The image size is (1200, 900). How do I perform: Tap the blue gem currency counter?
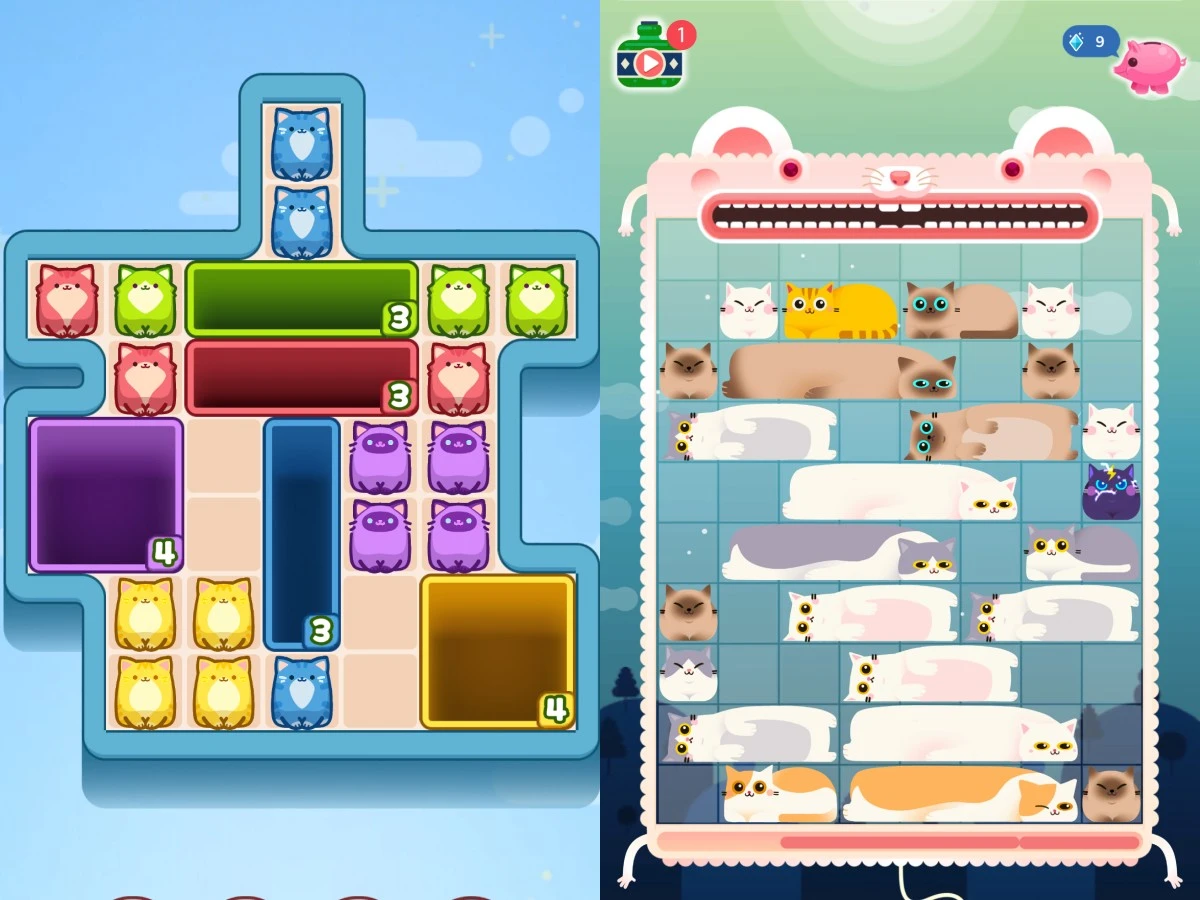[1090, 42]
